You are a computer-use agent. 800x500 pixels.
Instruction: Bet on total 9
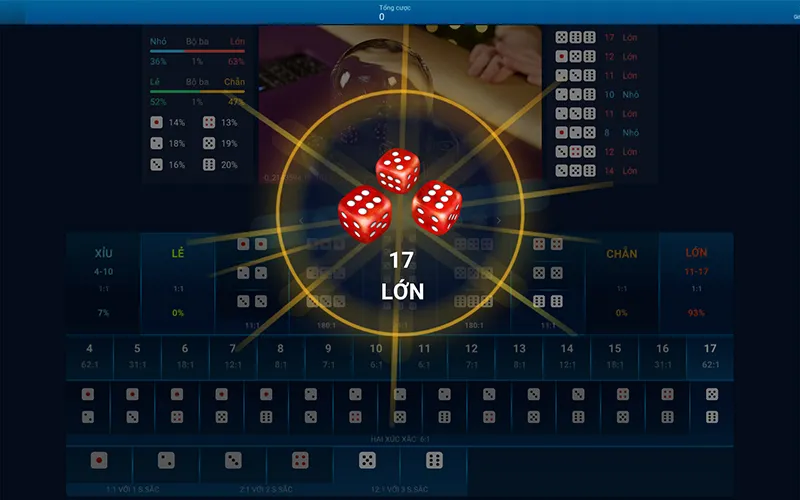pos(328,356)
